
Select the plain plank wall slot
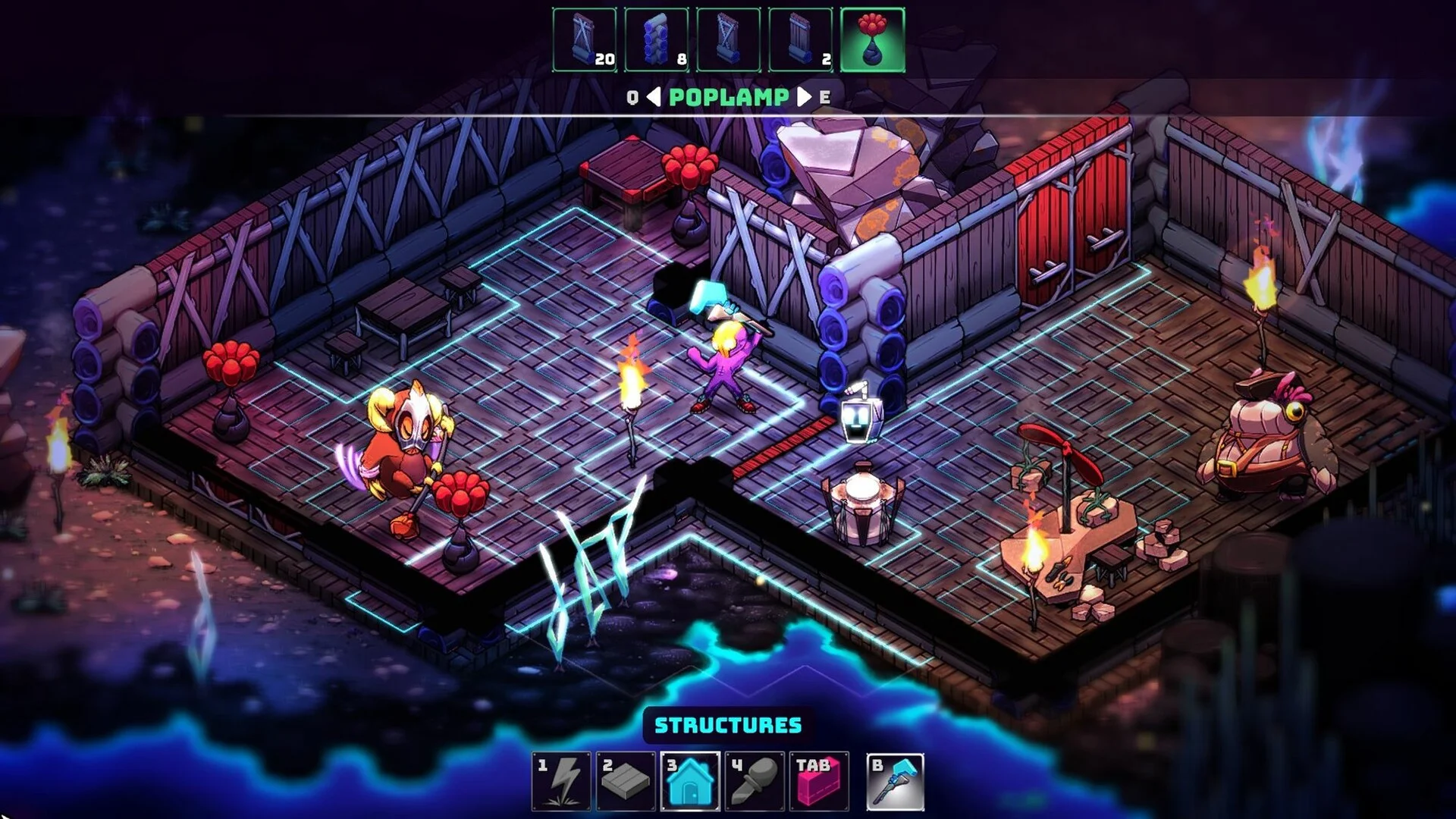point(800,40)
